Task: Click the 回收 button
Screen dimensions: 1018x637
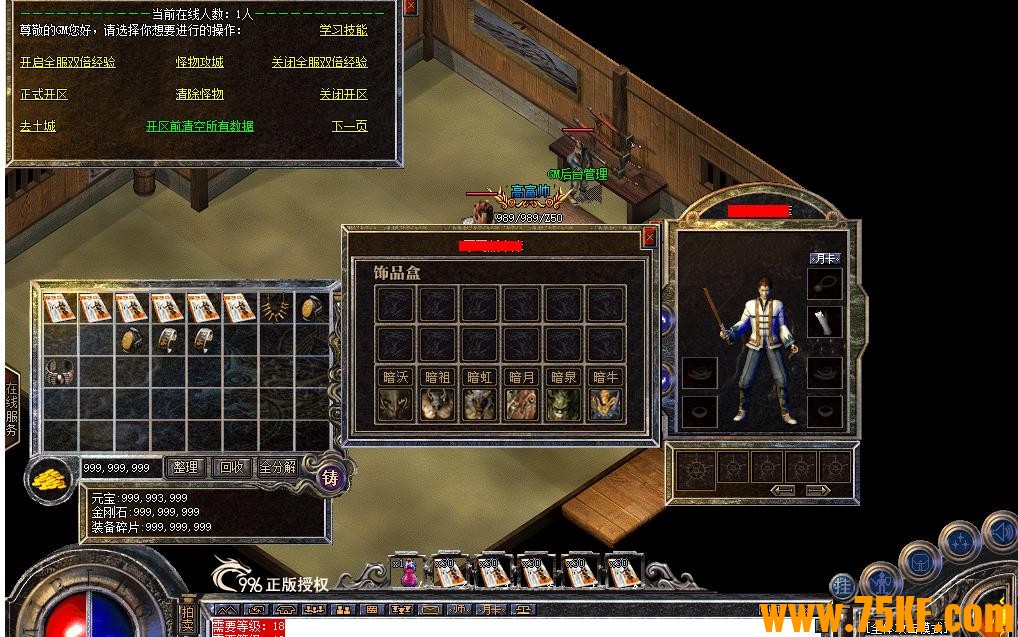Action: point(231,467)
